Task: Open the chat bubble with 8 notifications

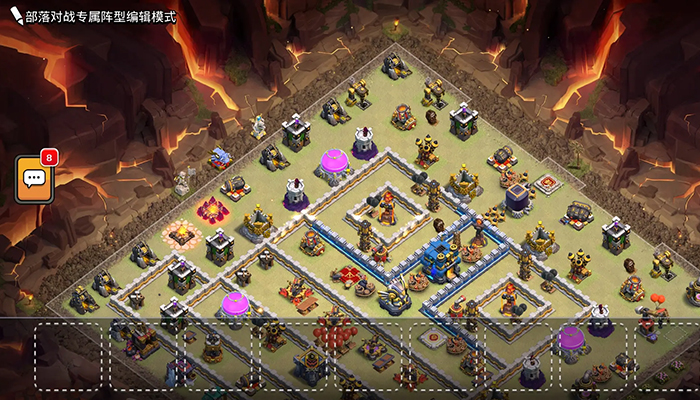Action: 34,180
